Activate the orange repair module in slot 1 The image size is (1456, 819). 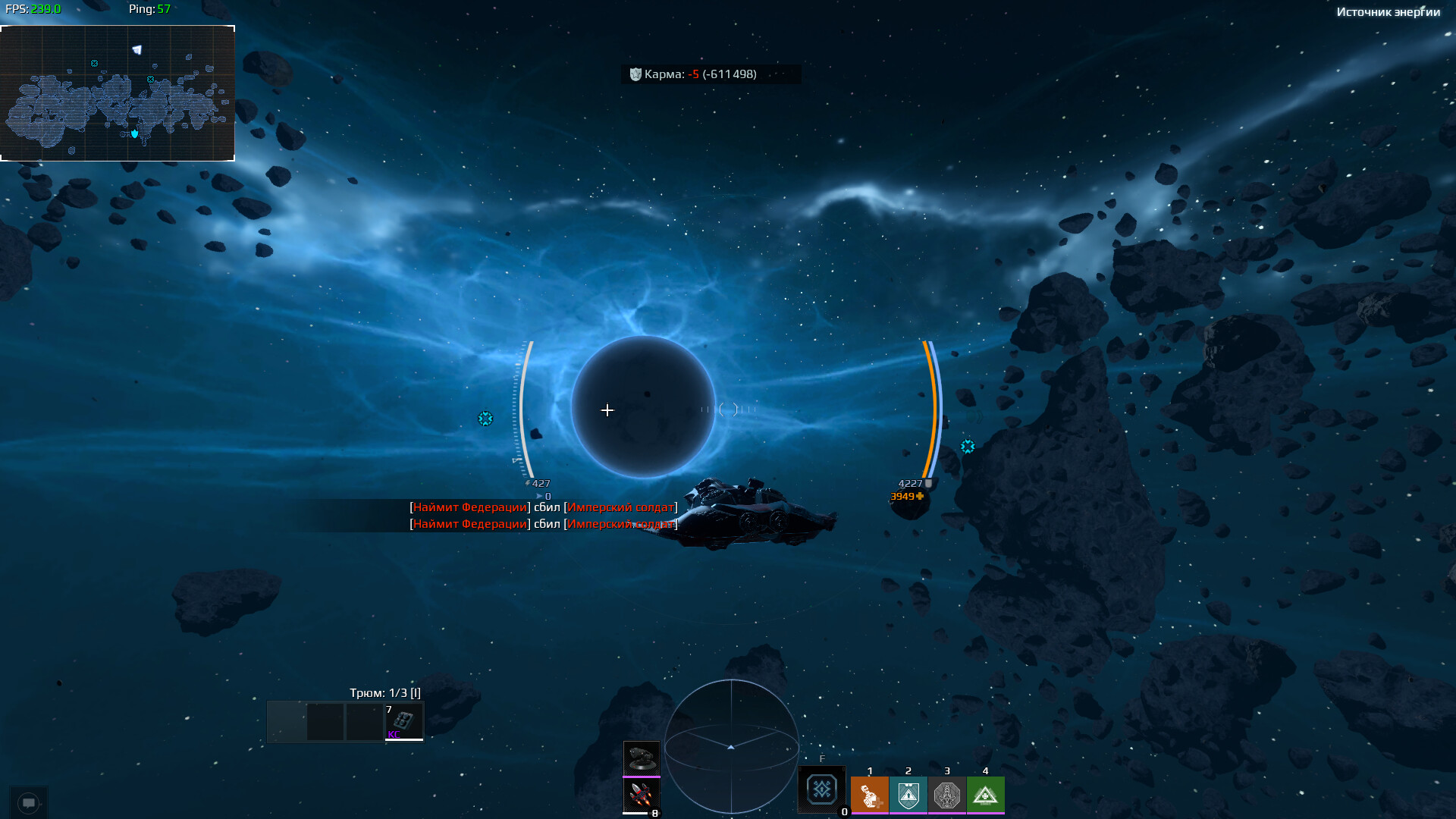[x=869, y=795]
